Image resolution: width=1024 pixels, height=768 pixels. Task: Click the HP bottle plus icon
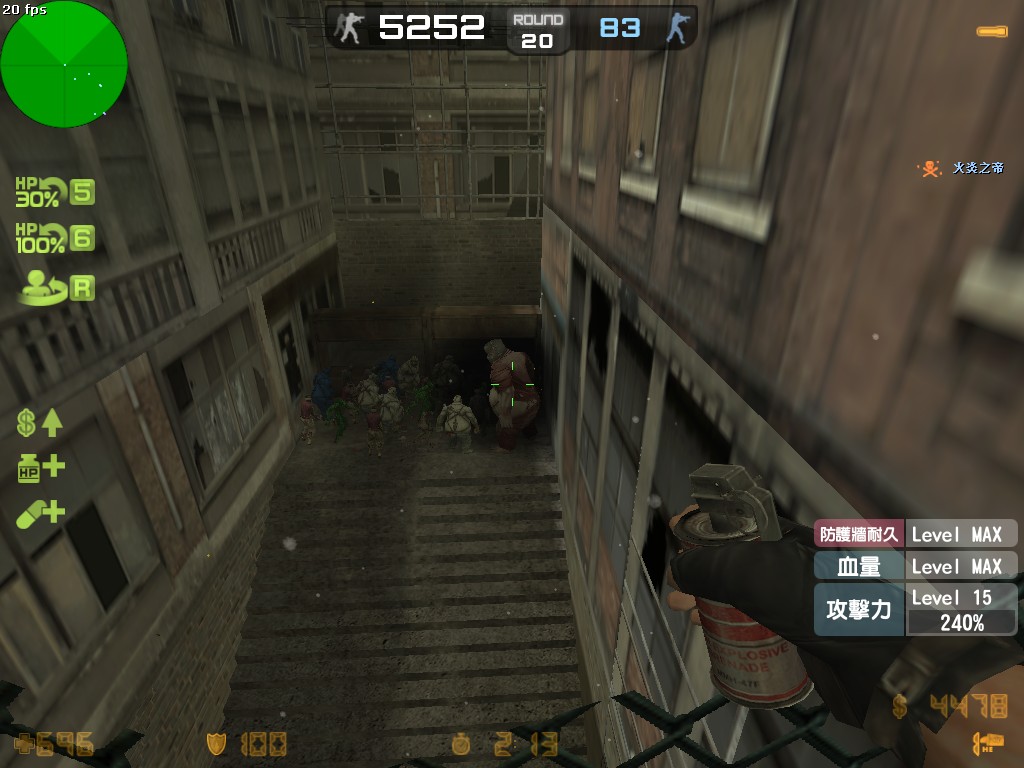40,468
